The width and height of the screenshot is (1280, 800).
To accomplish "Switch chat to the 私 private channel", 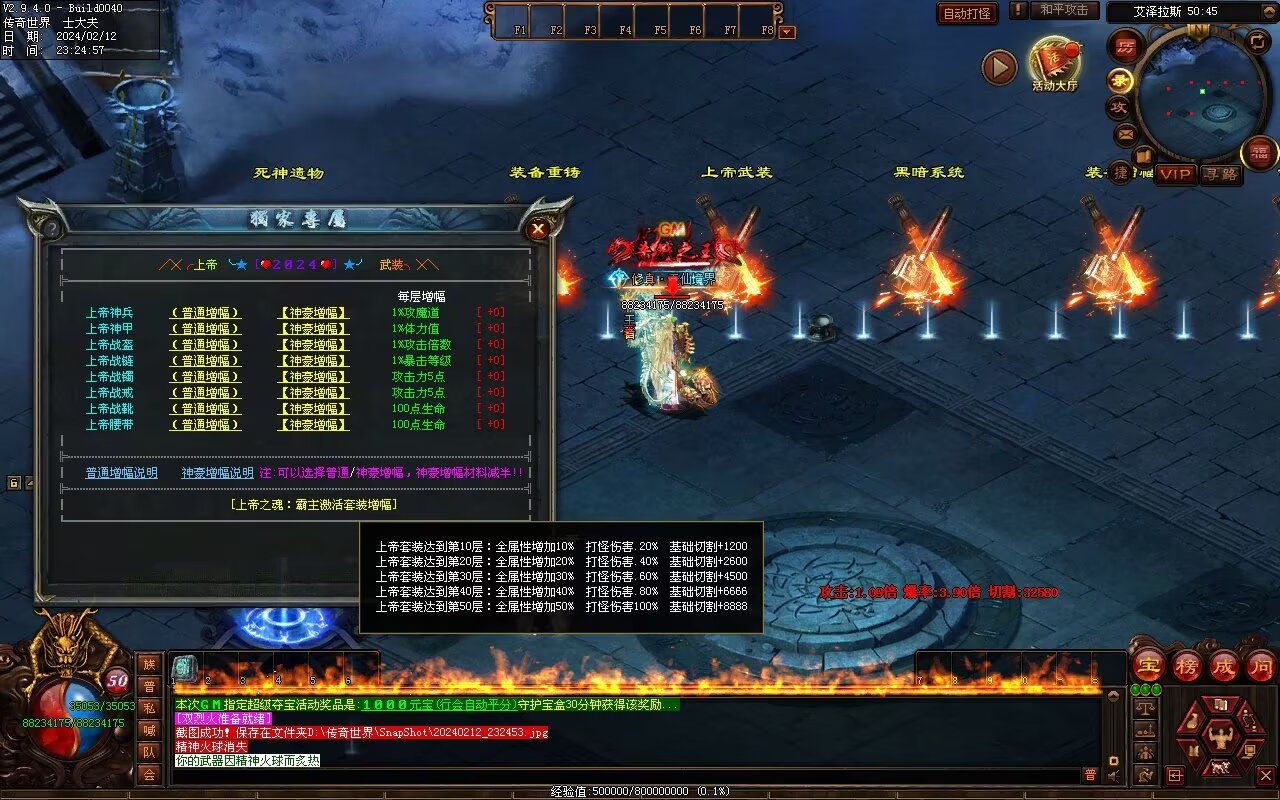I will (149, 707).
